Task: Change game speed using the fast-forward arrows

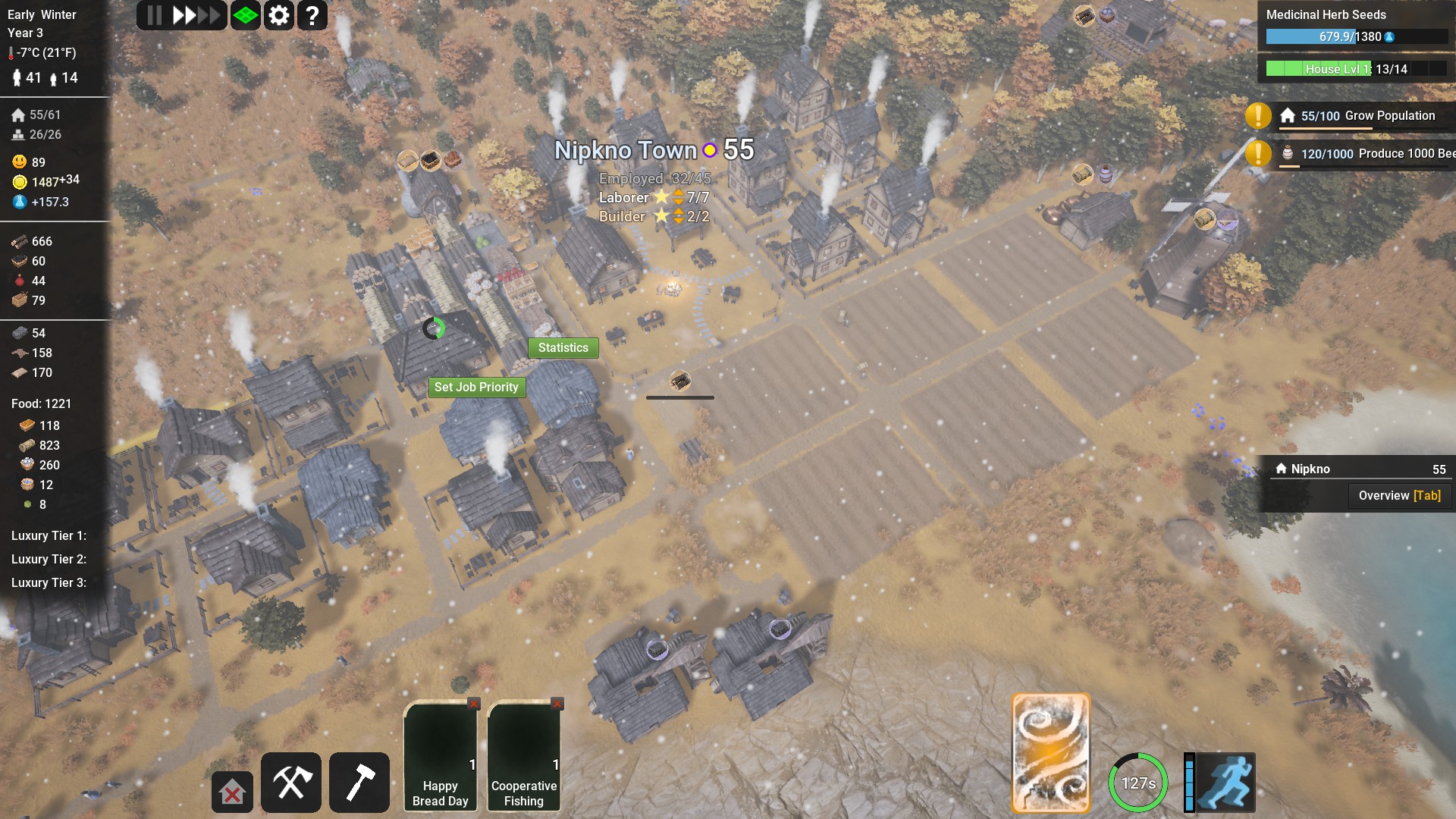Action: [196, 15]
